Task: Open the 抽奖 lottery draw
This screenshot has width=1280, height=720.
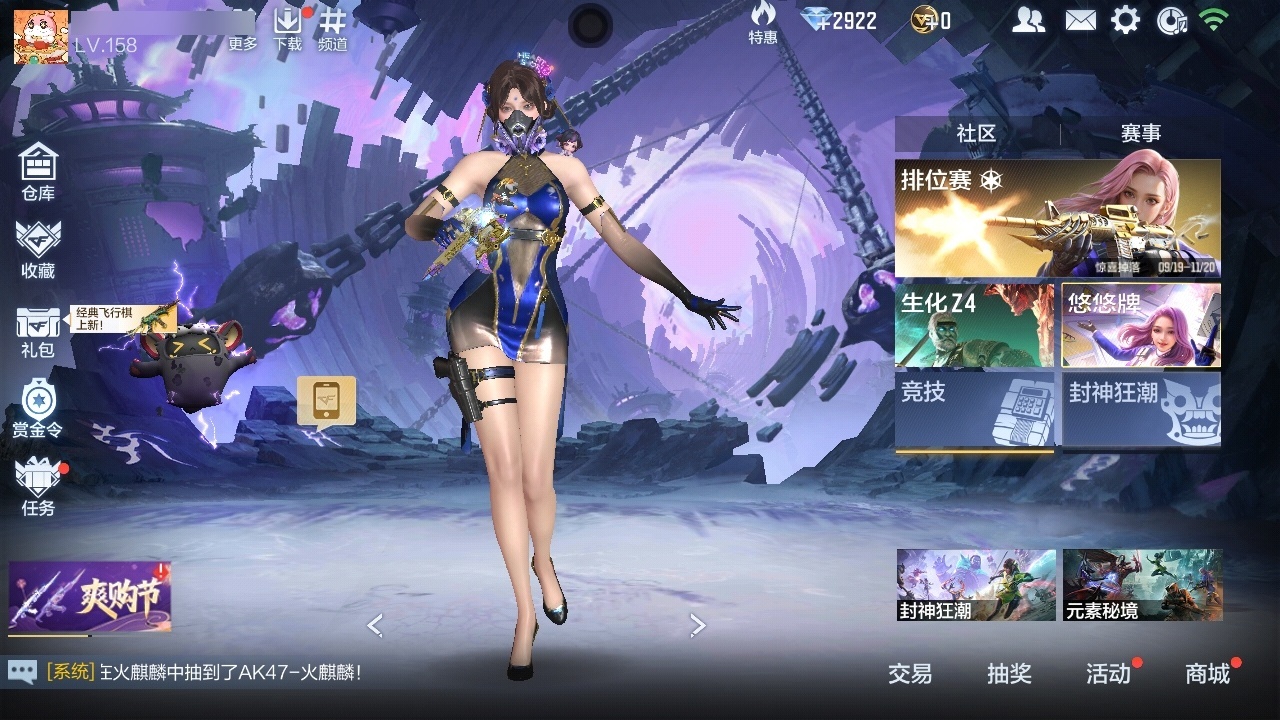Action: (x=1009, y=674)
